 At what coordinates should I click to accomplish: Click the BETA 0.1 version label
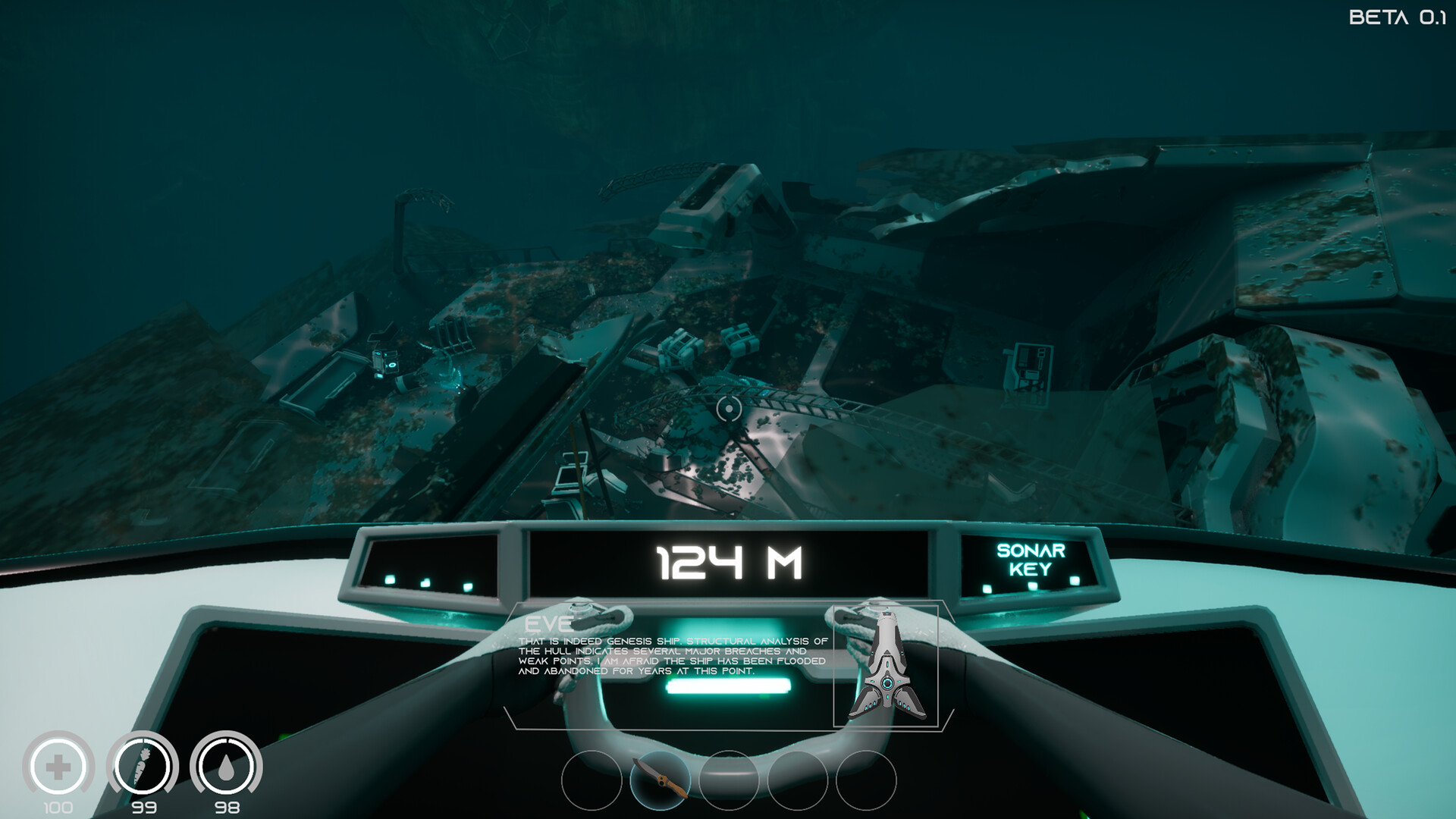pos(1399,17)
